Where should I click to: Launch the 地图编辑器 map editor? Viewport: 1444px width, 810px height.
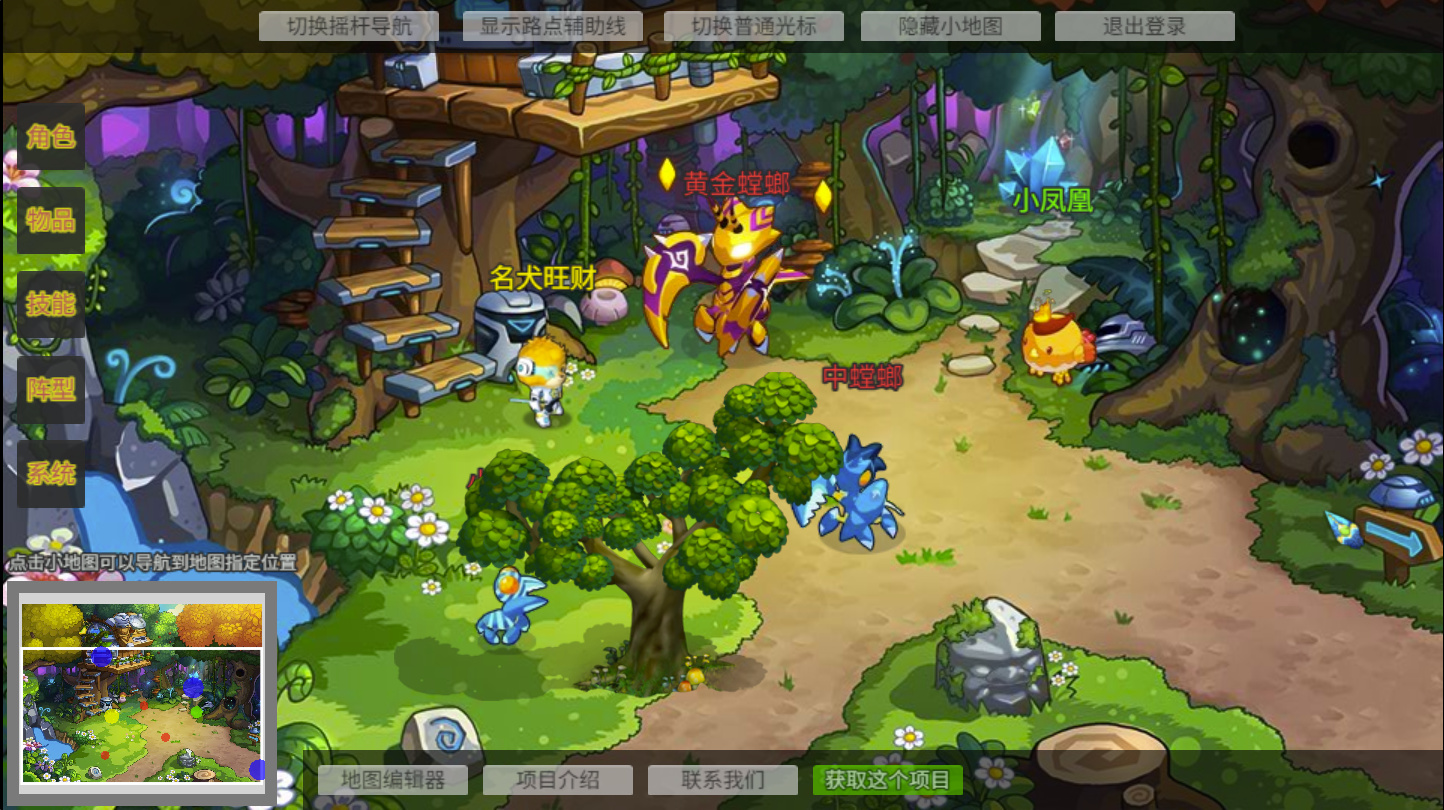point(393,780)
